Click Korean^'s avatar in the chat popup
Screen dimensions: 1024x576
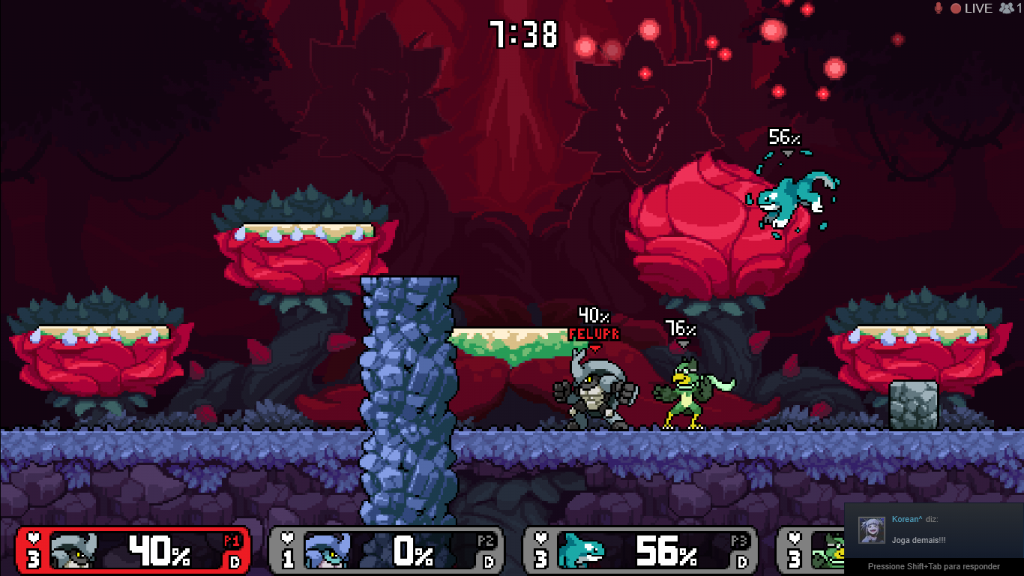click(872, 529)
